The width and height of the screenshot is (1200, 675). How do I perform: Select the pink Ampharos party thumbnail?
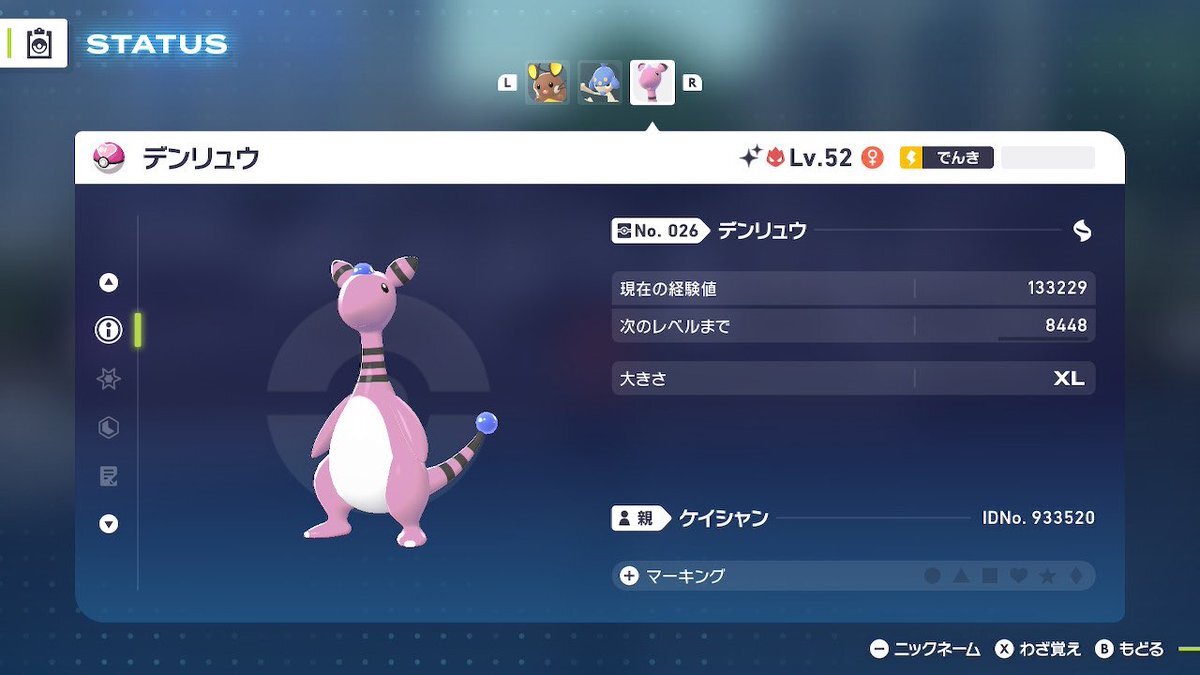(x=652, y=83)
